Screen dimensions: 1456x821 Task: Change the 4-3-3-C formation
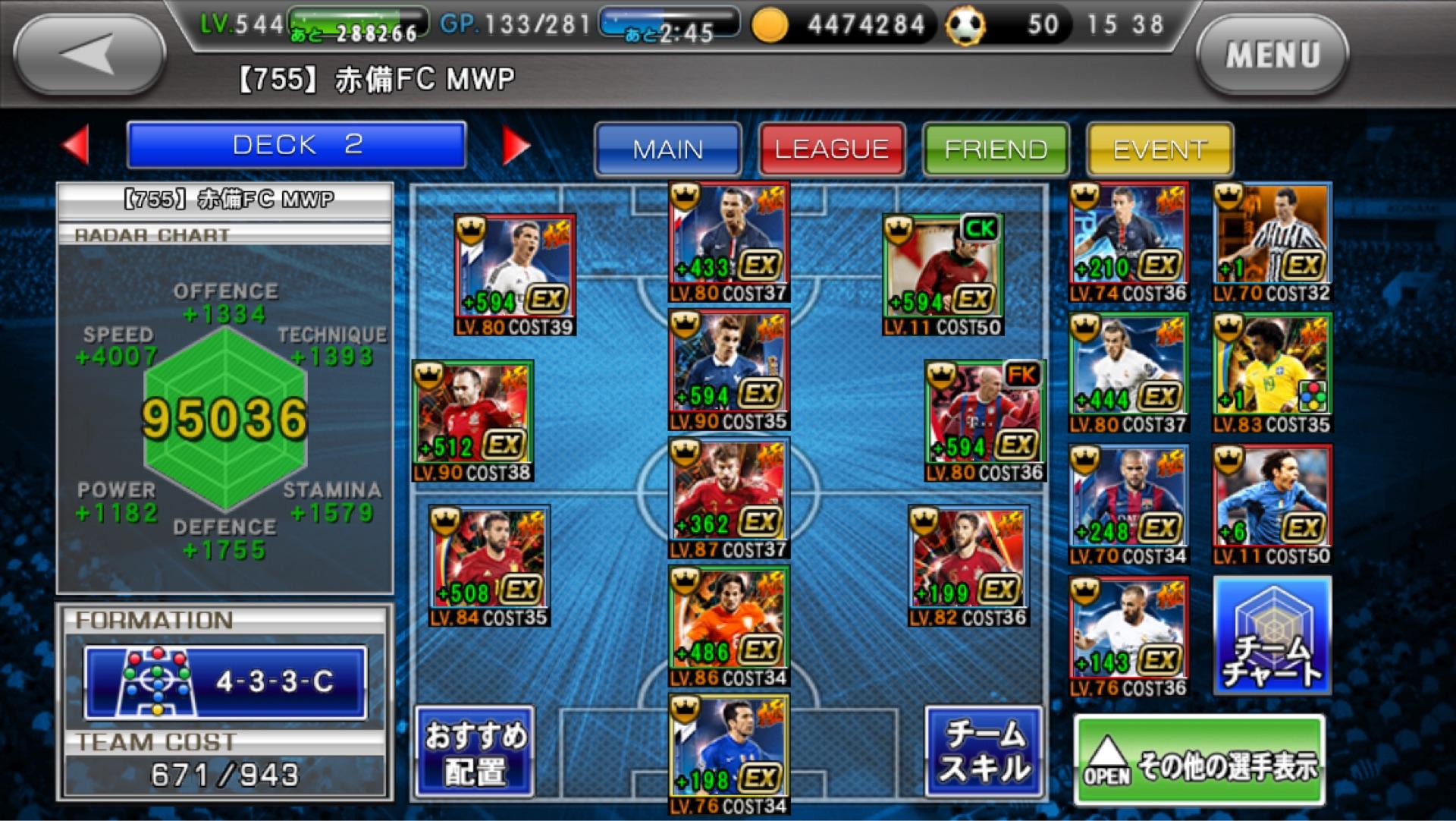pos(225,681)
